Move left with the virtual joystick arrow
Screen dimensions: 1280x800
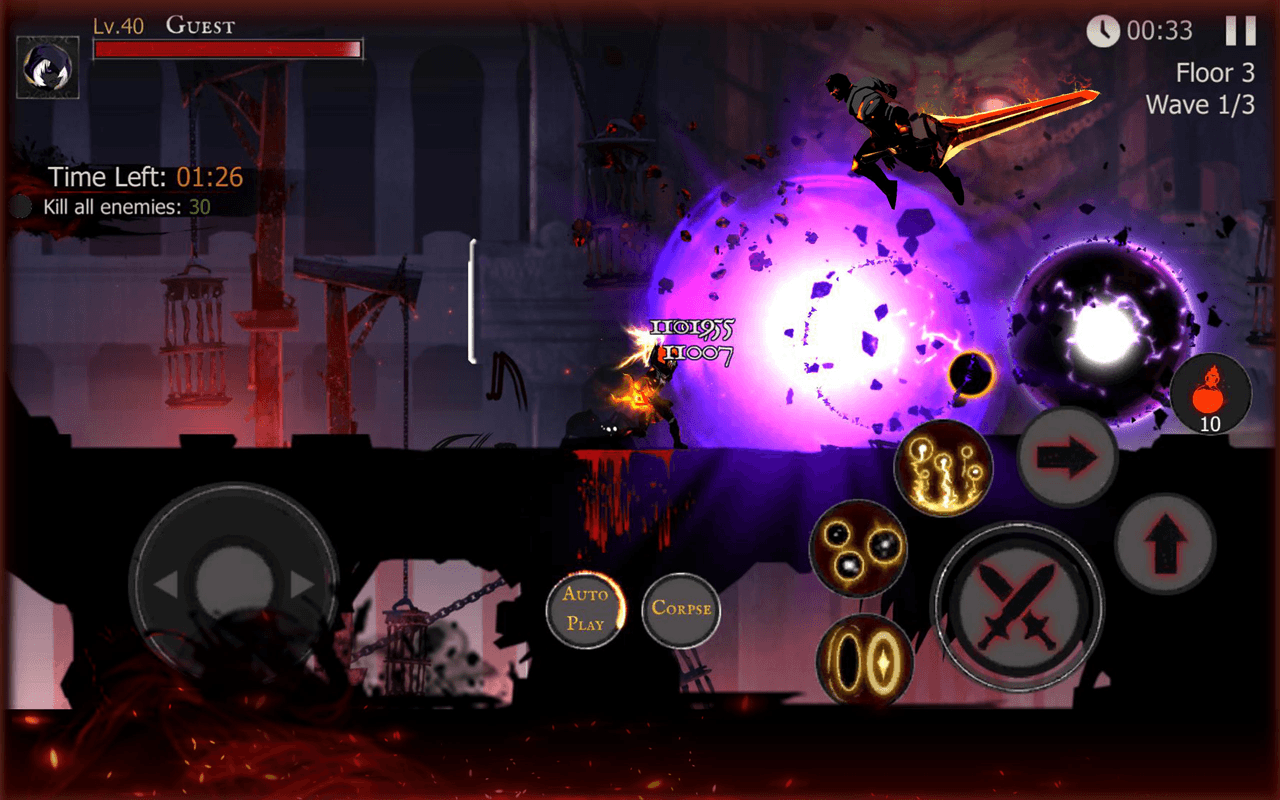pos(166,584)
